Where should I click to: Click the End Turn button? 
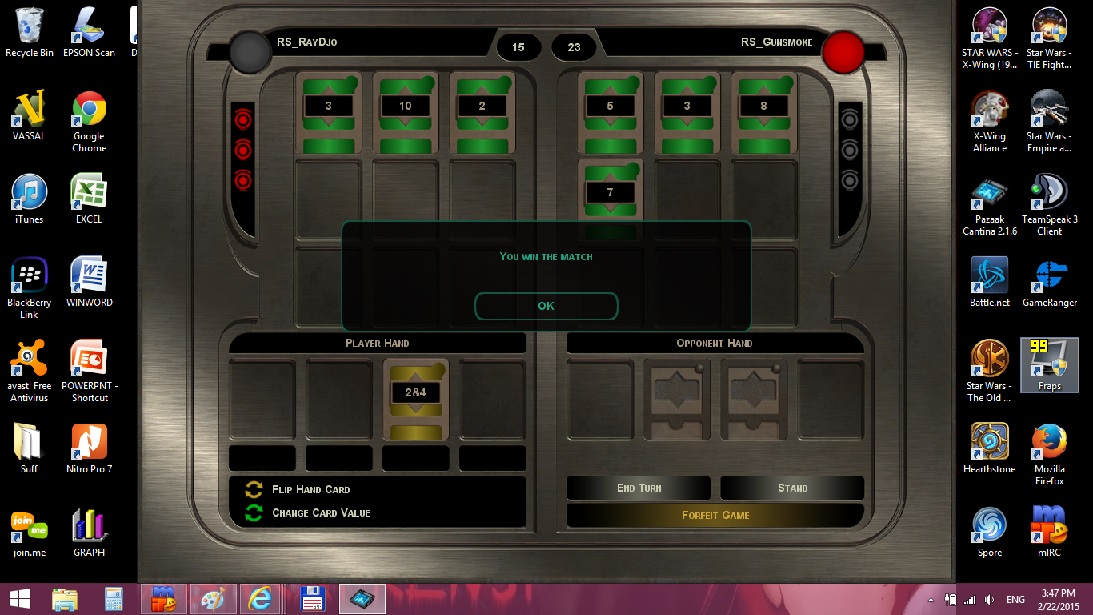pyautogui.click(x=638, y=488)
